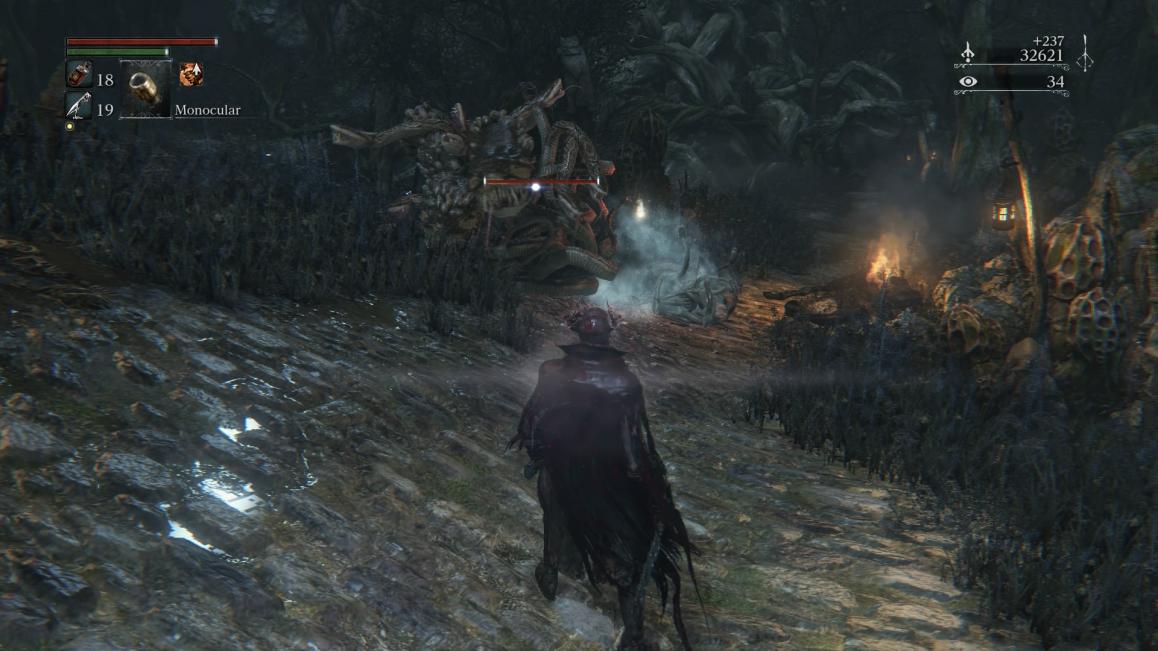Screen dimensions: 1158x651
Task: Select the Quicksilver Bullet icon
Action: (78, 104)
